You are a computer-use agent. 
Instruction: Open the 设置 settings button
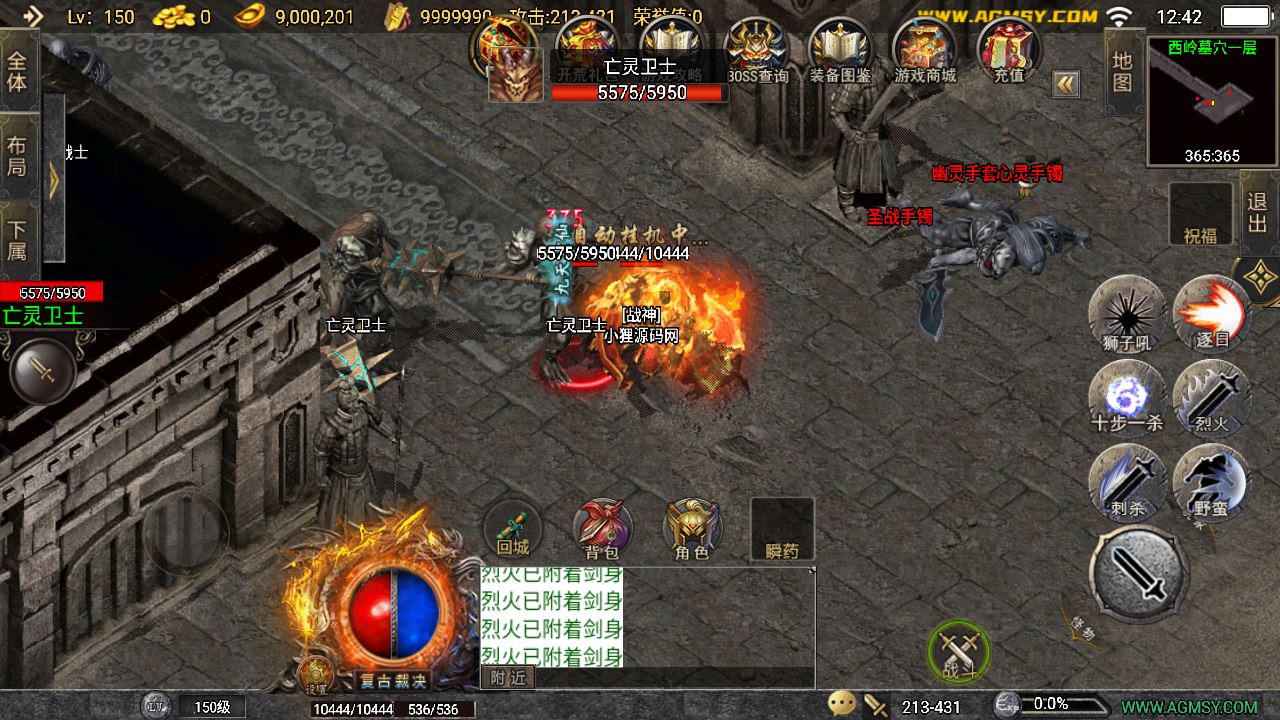pyautogui.click(x=317, y=677)
